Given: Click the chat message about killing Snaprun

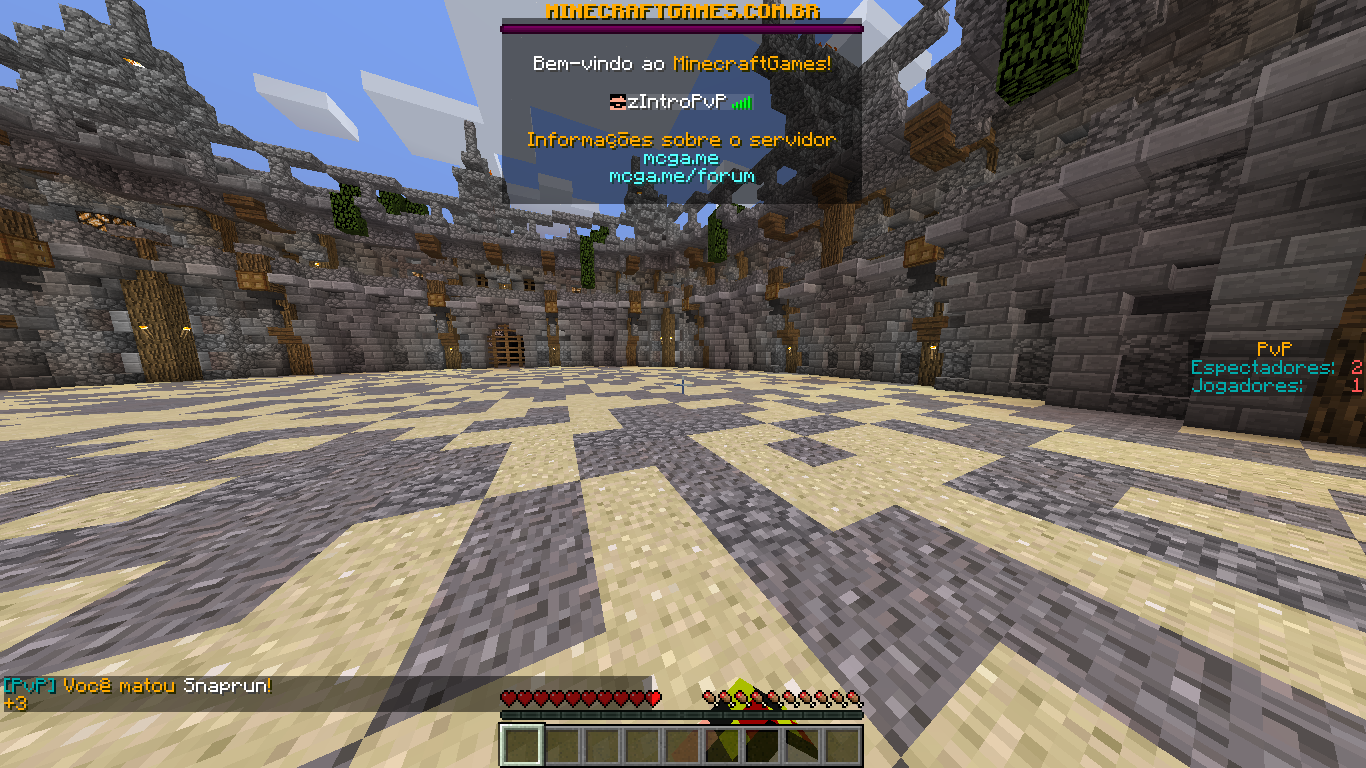Looking at the screenshot, I should coord(138,686).
